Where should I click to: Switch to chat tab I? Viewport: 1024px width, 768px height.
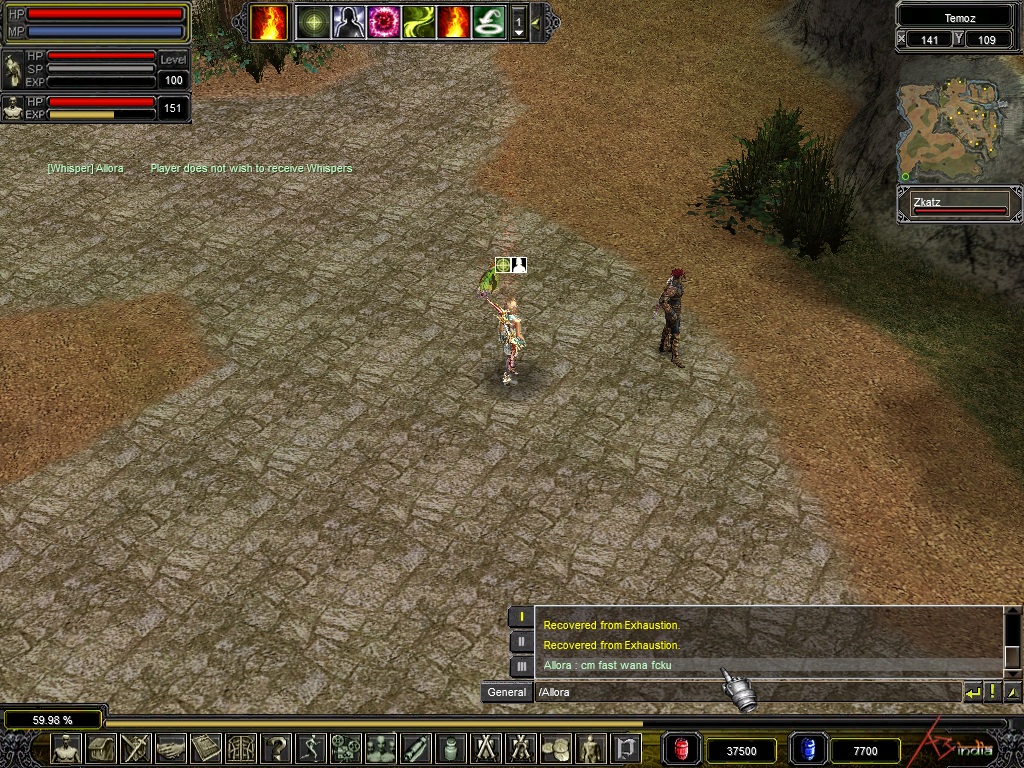click(x=521, y=617)
